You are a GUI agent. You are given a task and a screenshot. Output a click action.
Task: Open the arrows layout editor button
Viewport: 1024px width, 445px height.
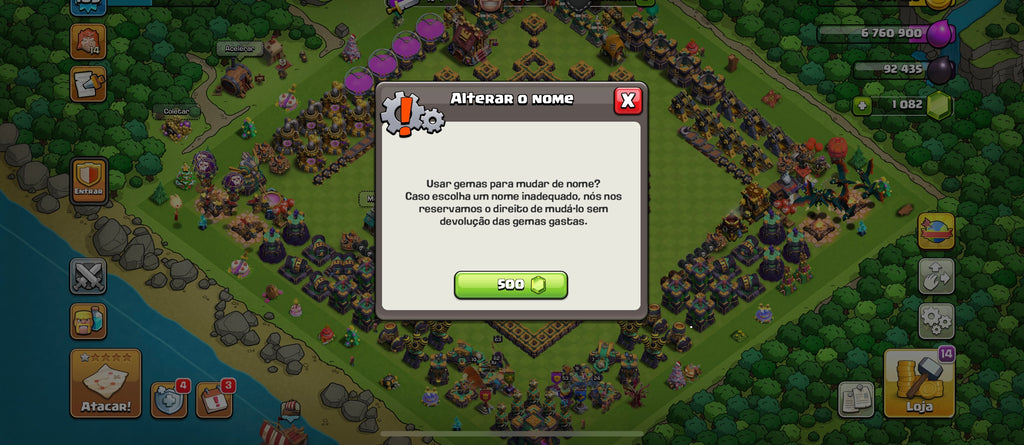click(x=936, y=276)
